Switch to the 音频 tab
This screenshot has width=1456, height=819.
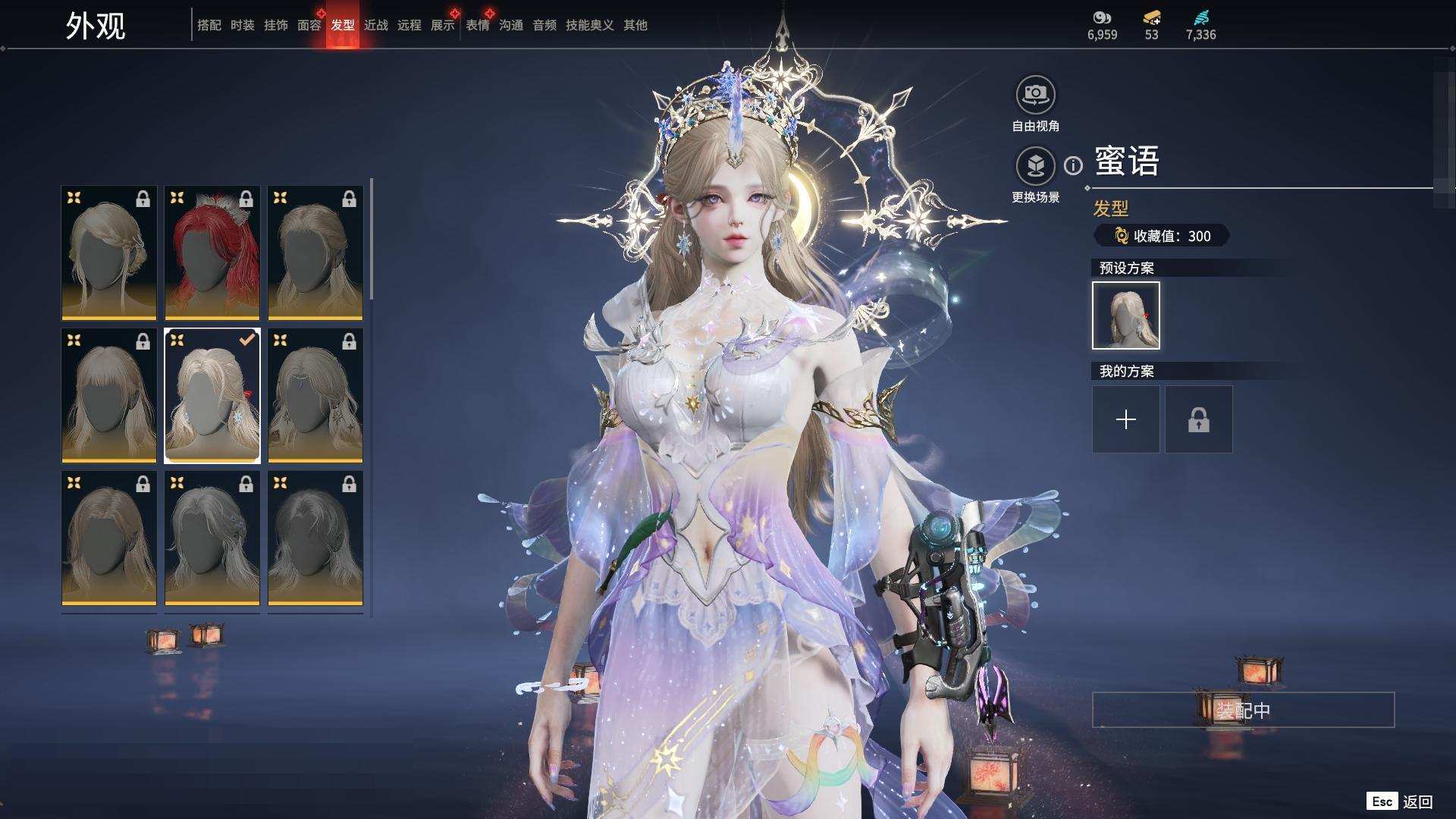(x=544, y=25)
